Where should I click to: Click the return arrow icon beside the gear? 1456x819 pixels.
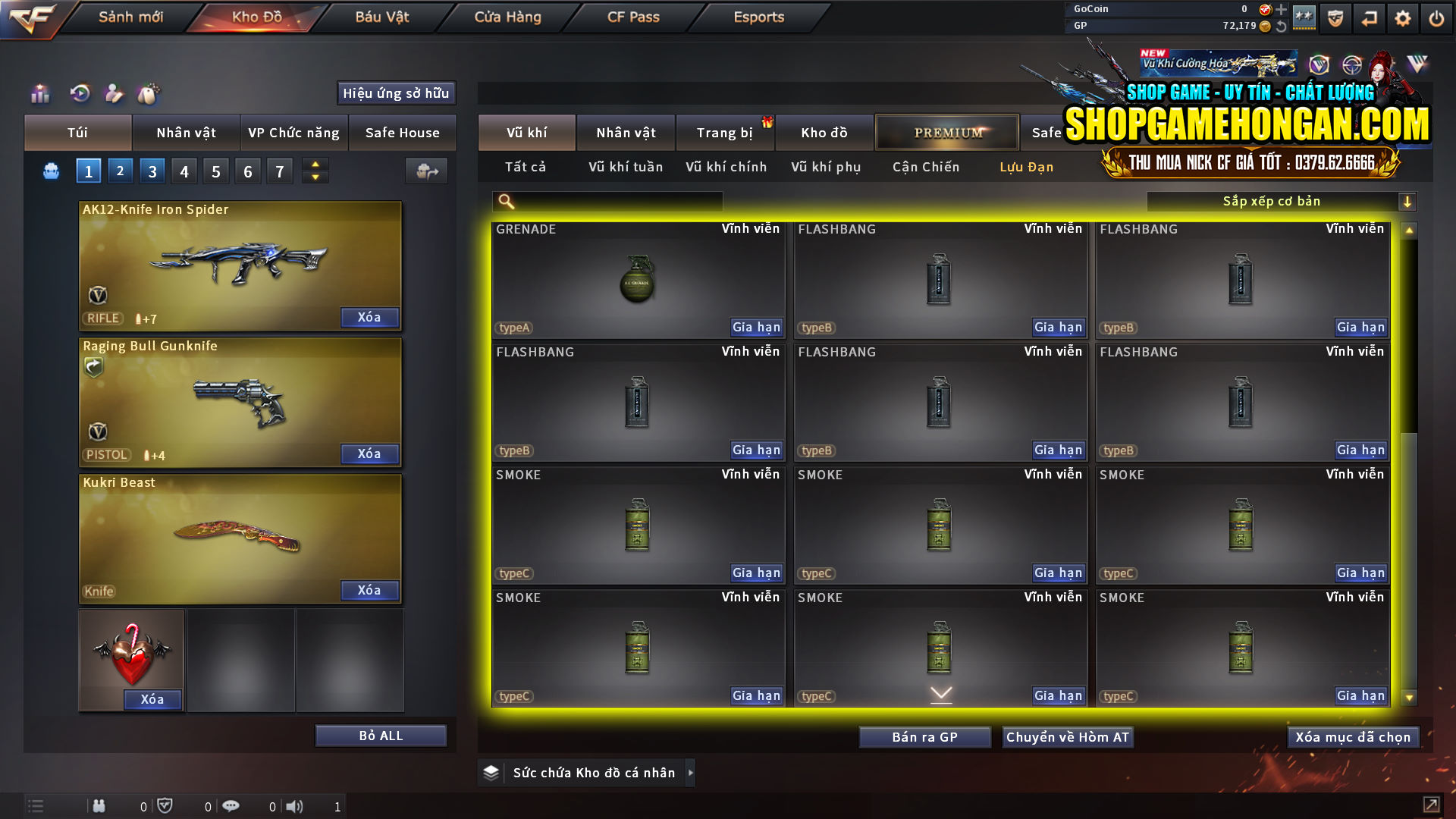(1370, 17)
